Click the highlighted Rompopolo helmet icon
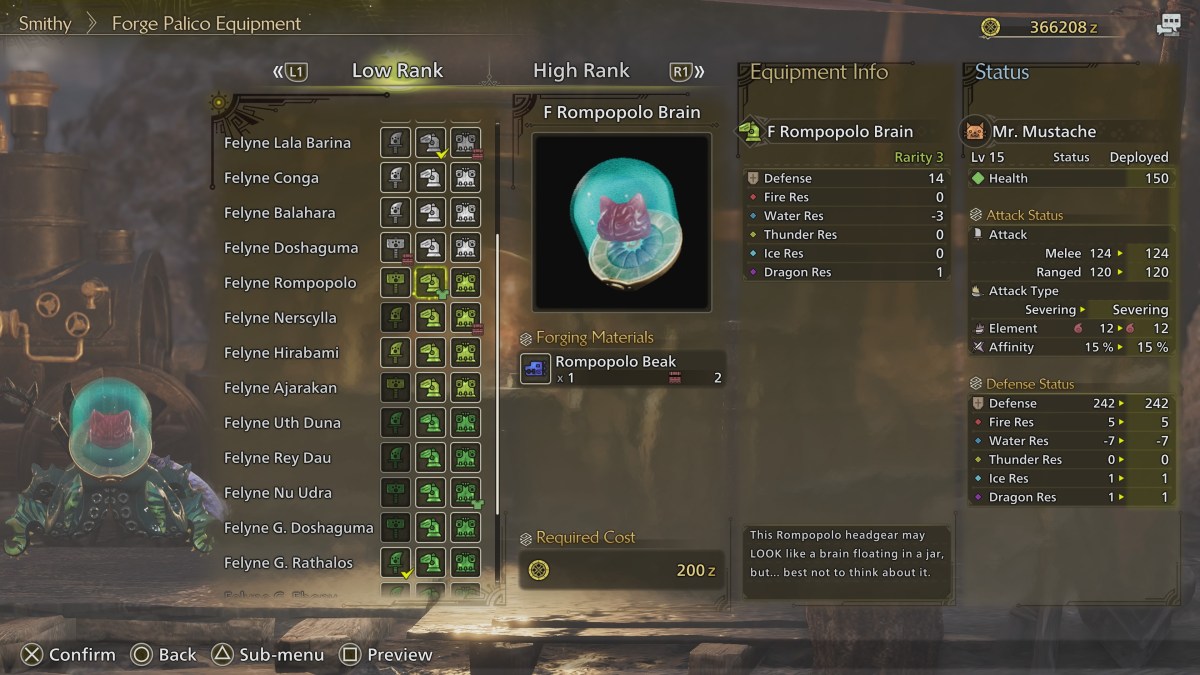This screenshot has height=675, width=1200. 430,283
